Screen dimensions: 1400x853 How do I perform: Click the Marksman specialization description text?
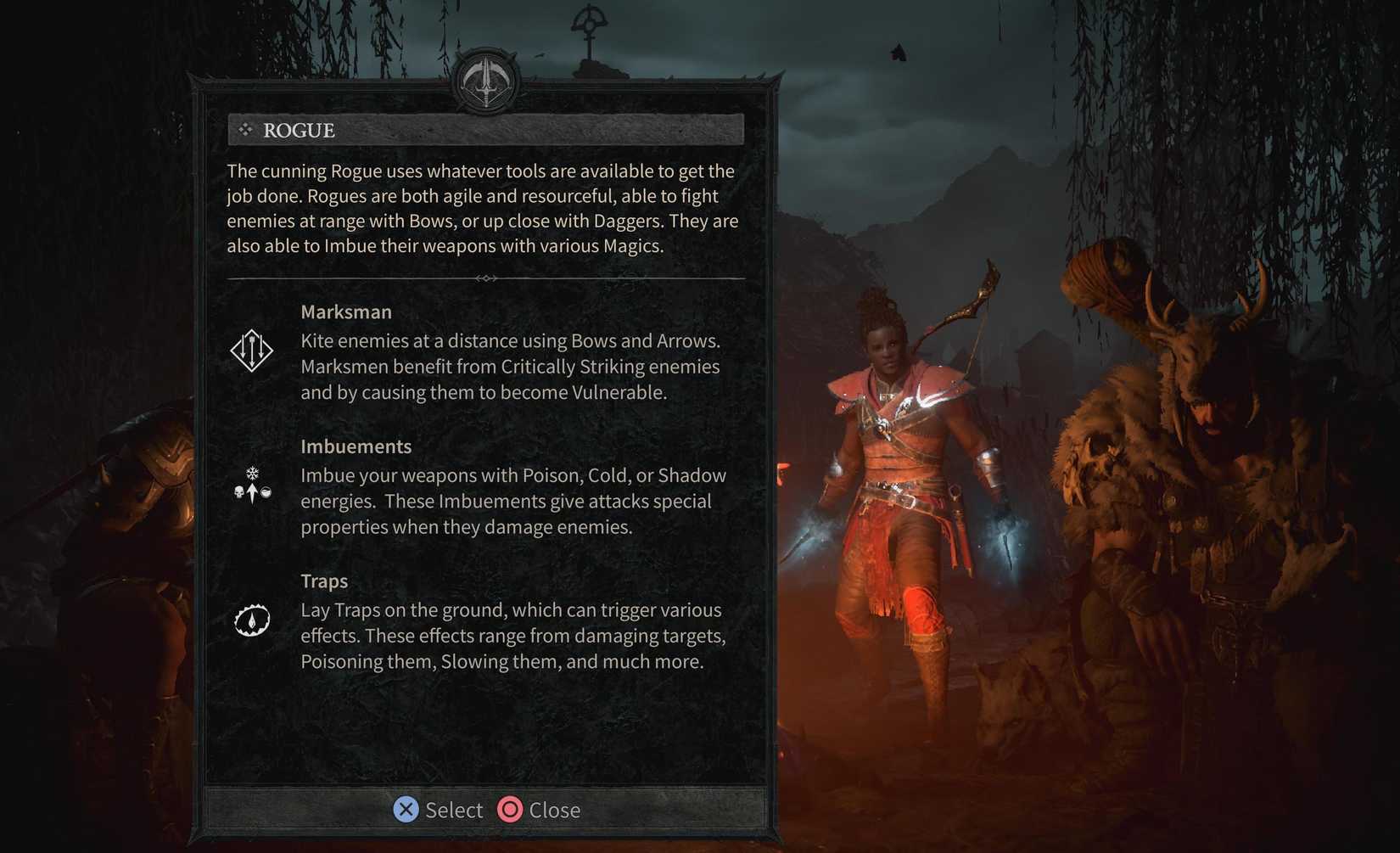point(510,366)
